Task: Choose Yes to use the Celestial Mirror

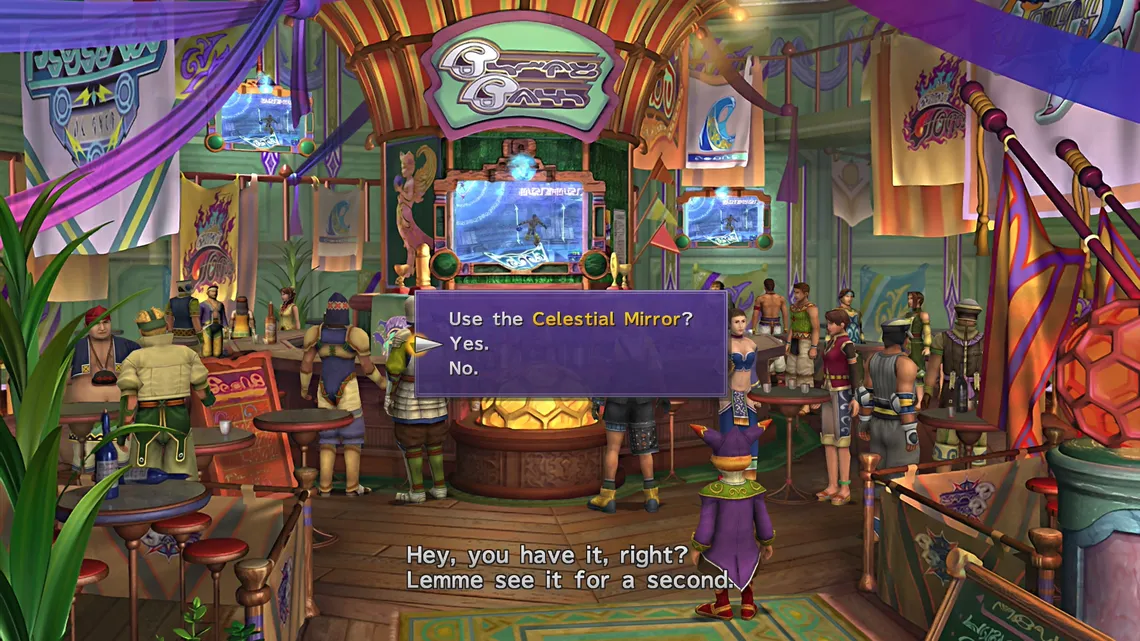Action: (468, 343)
